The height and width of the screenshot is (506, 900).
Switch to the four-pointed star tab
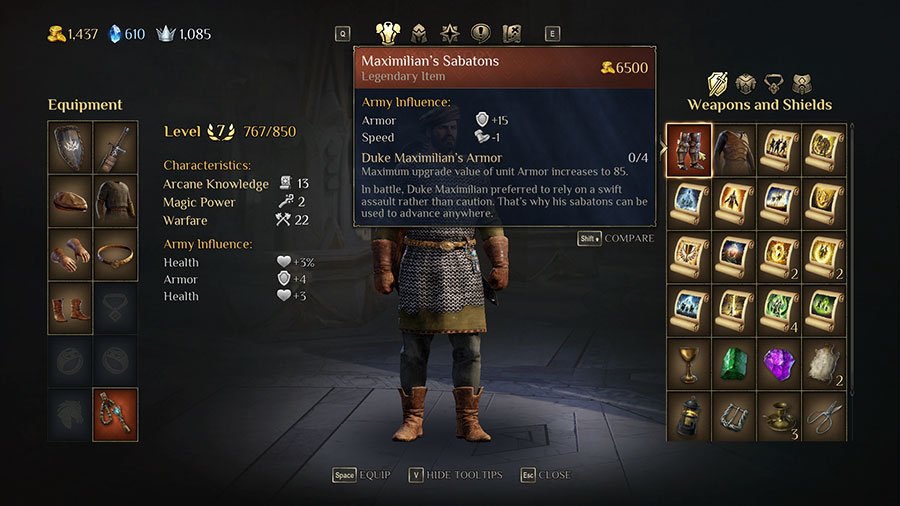pos(450,33)
